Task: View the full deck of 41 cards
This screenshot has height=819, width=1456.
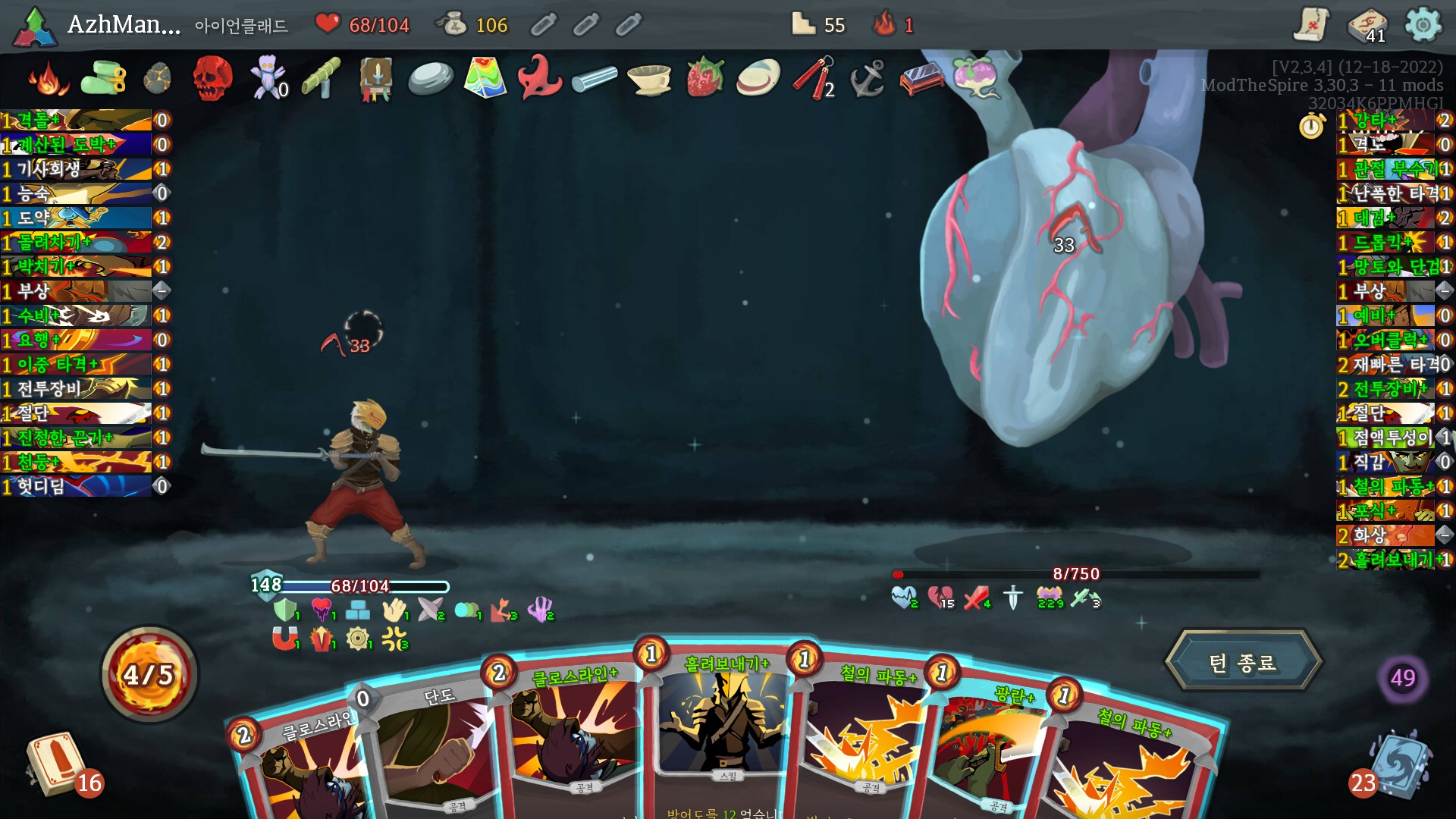Action: click(x=1367, y=26)
